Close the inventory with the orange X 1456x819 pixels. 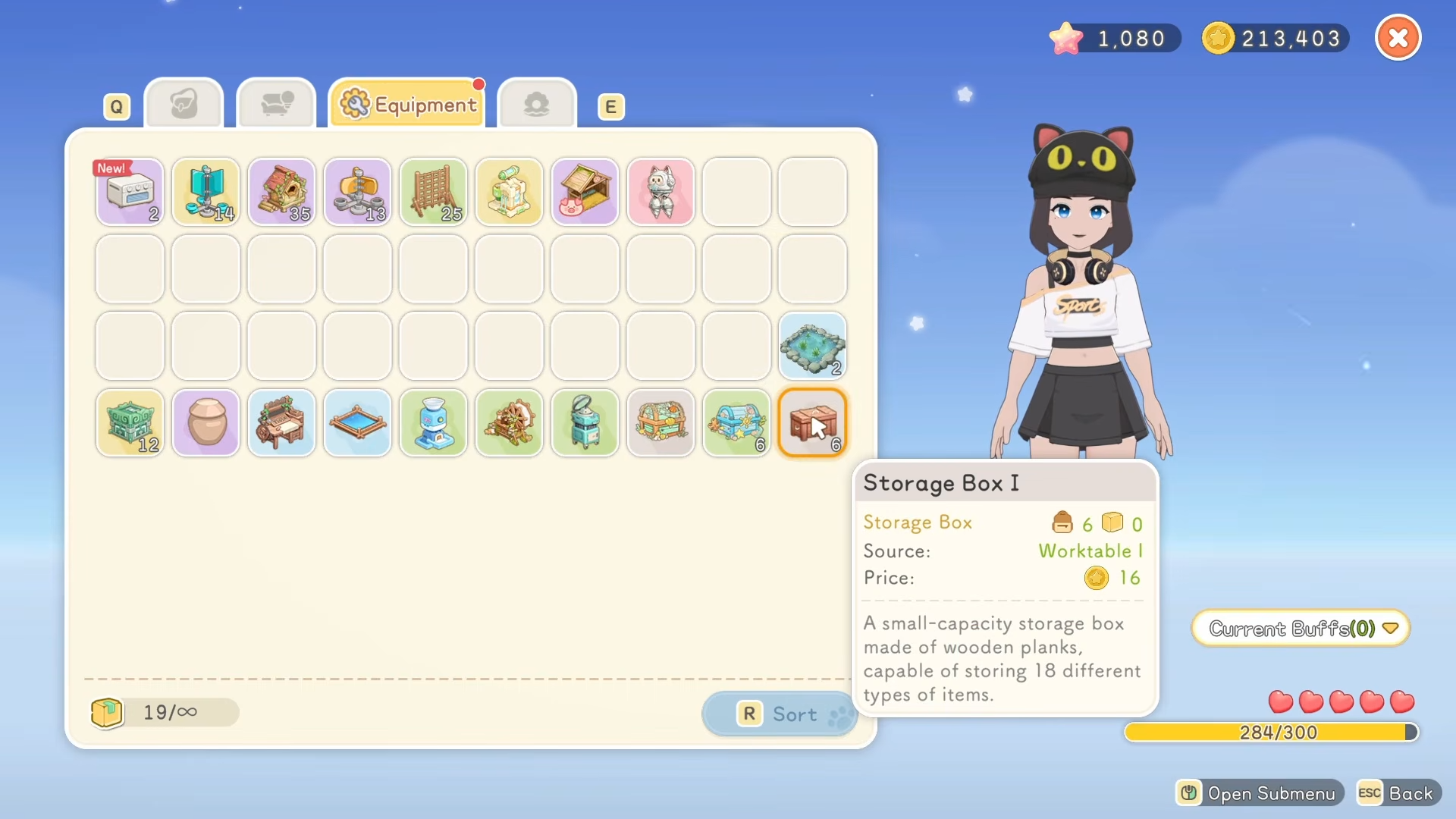pyautogui.click(x=1398, y=38)
